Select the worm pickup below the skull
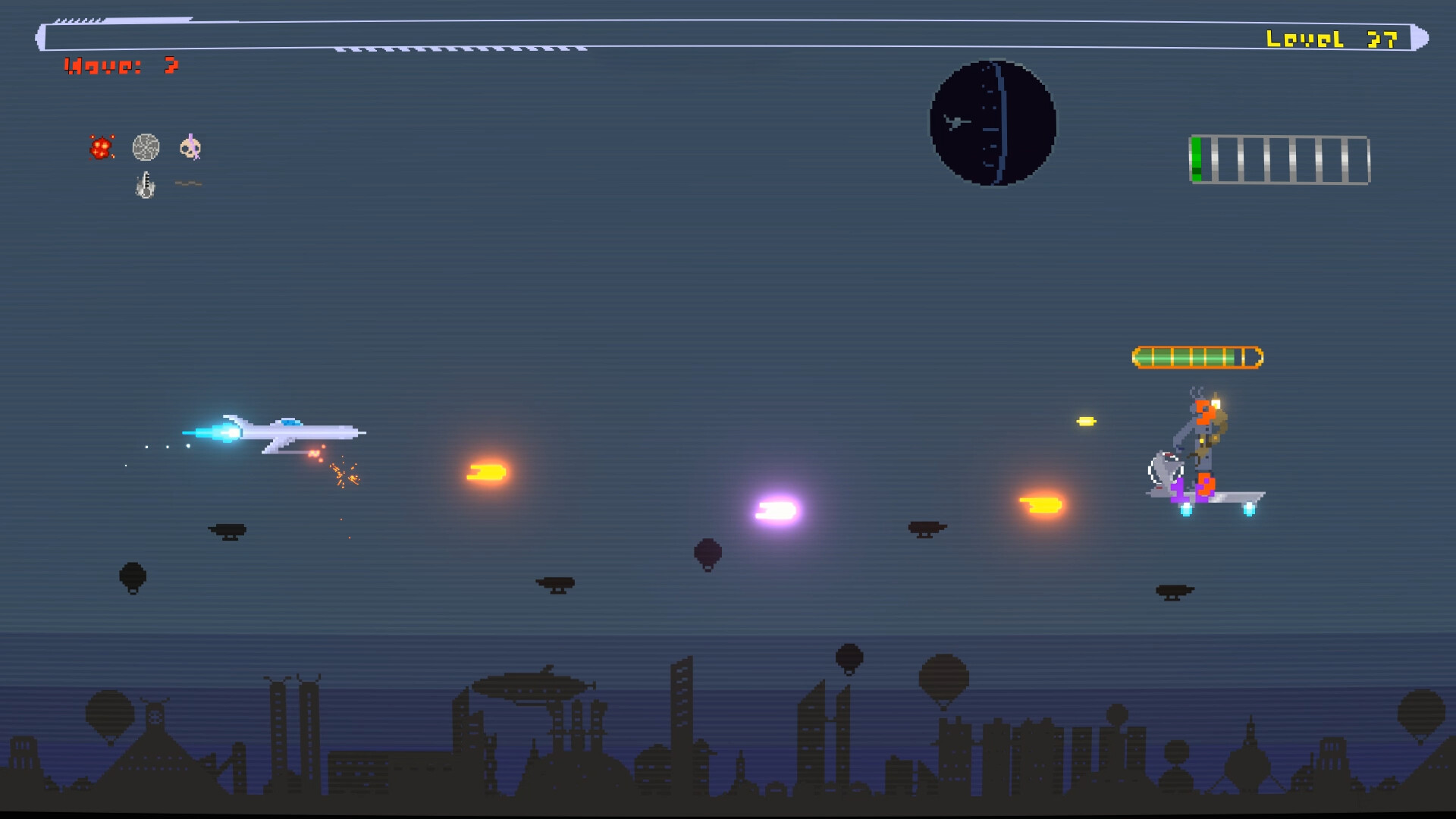 pos(190,183)
